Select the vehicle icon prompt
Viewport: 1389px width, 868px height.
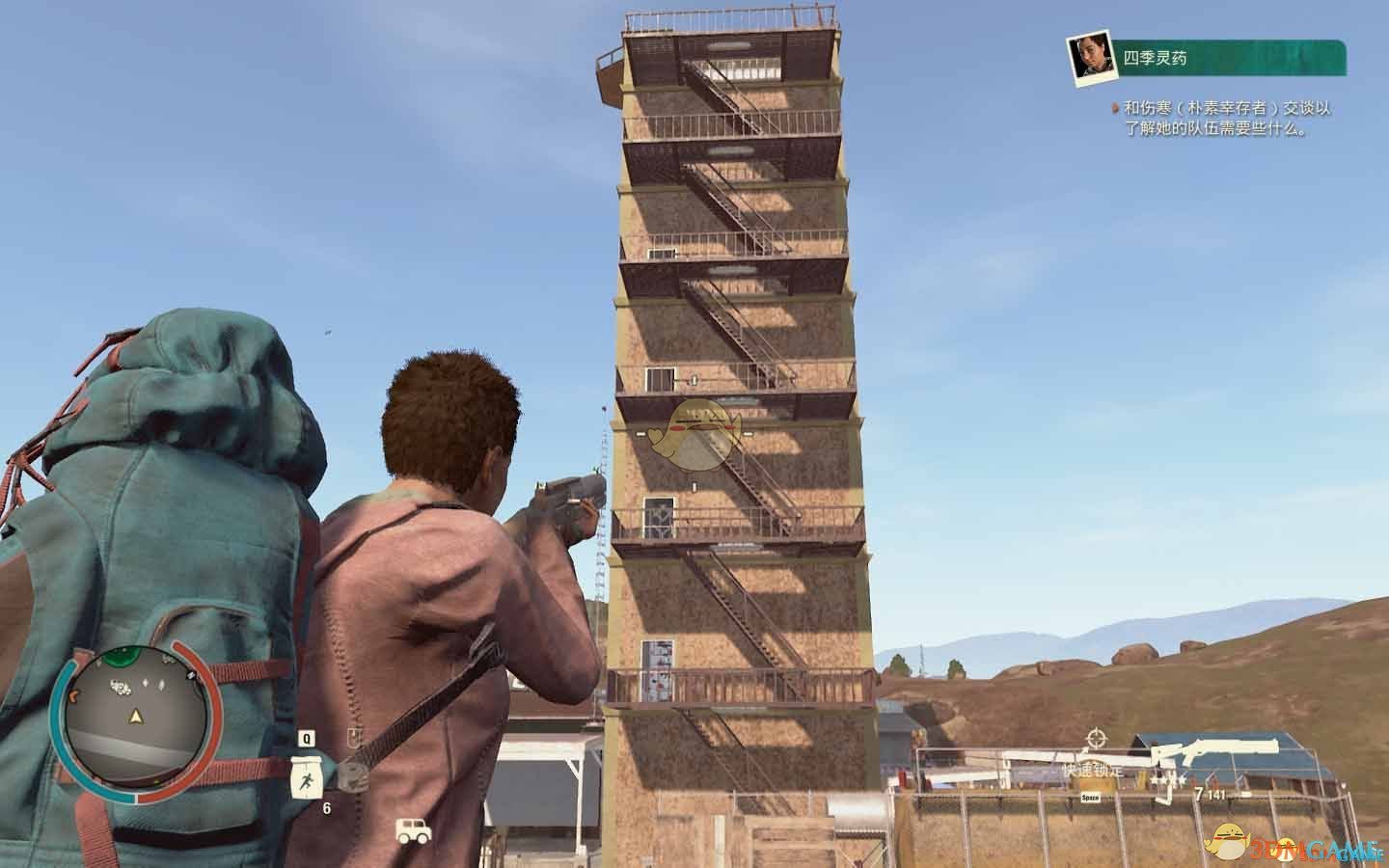pyautogui.click(x=413, y=830)
